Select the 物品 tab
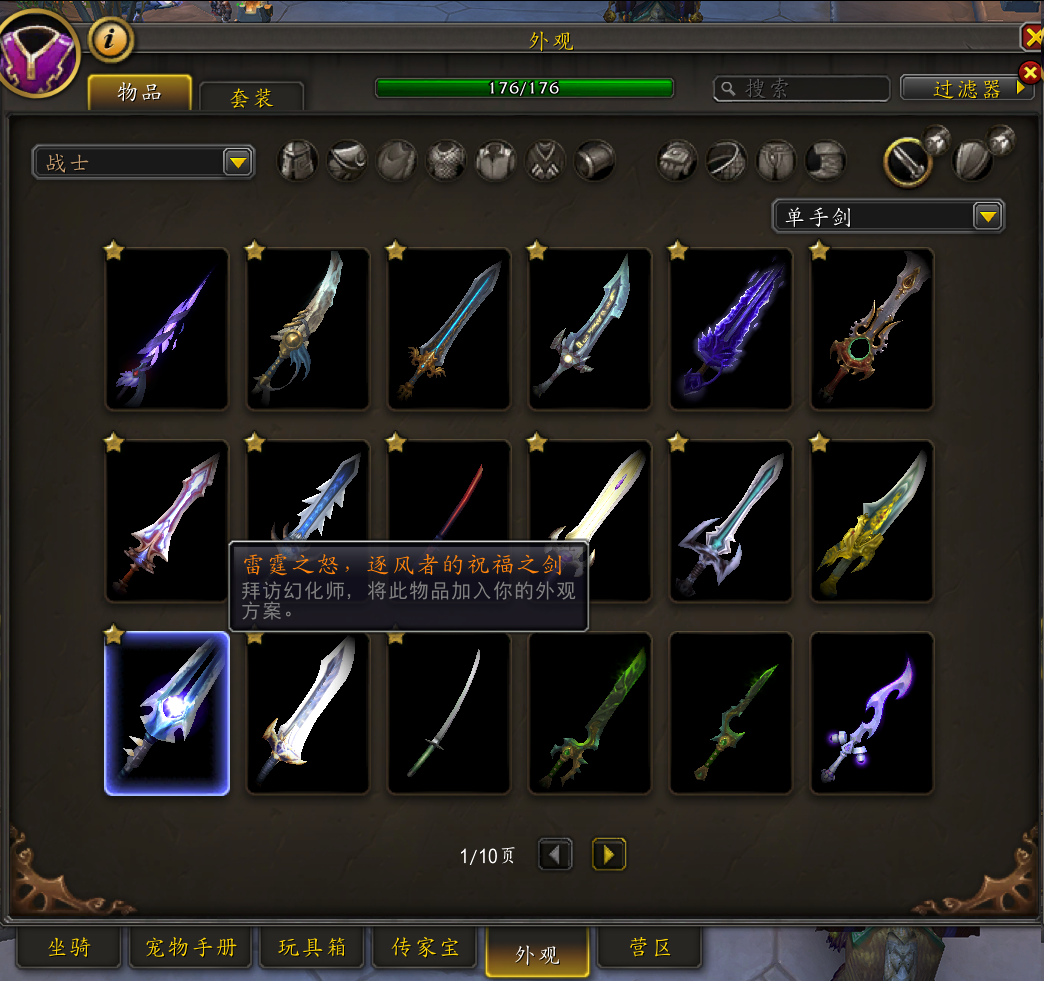The image size is (1044, 981). tap(139, 93)
